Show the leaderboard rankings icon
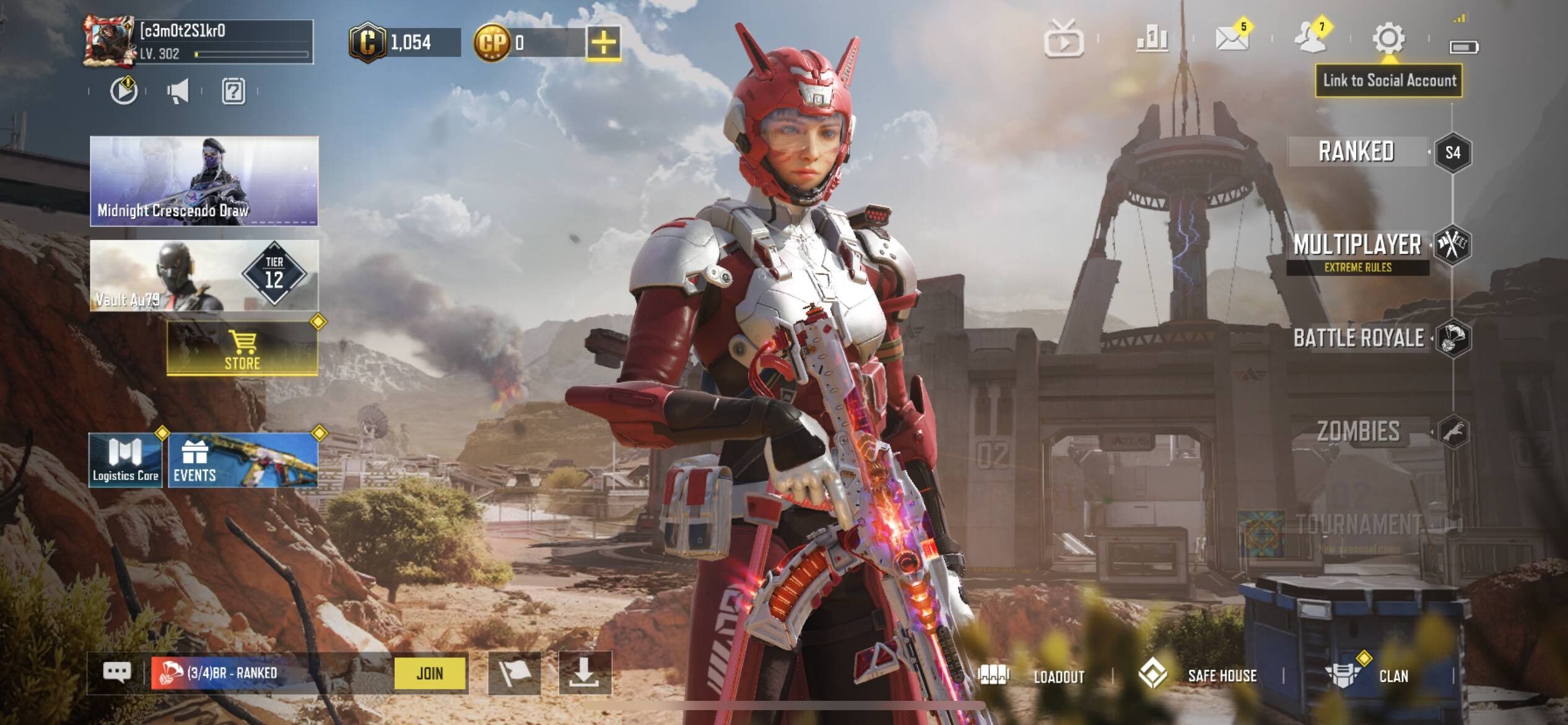 pyautogui.click(x=1152, y=40)
